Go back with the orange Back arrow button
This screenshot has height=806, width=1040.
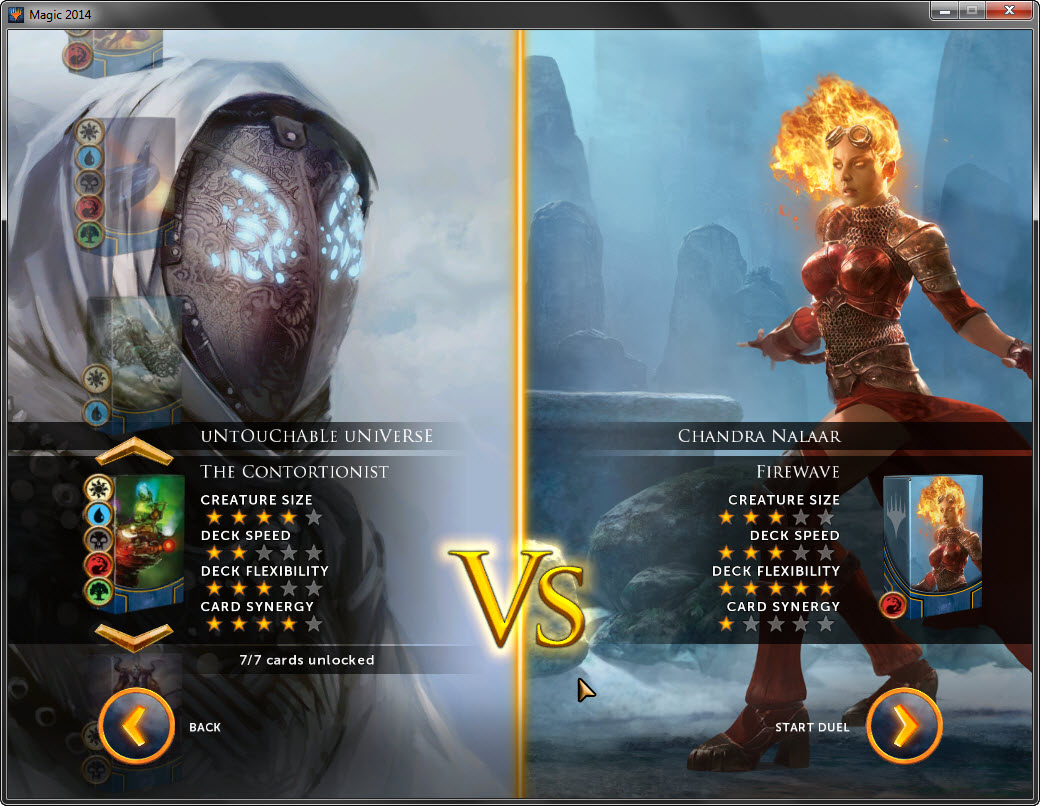138,727
